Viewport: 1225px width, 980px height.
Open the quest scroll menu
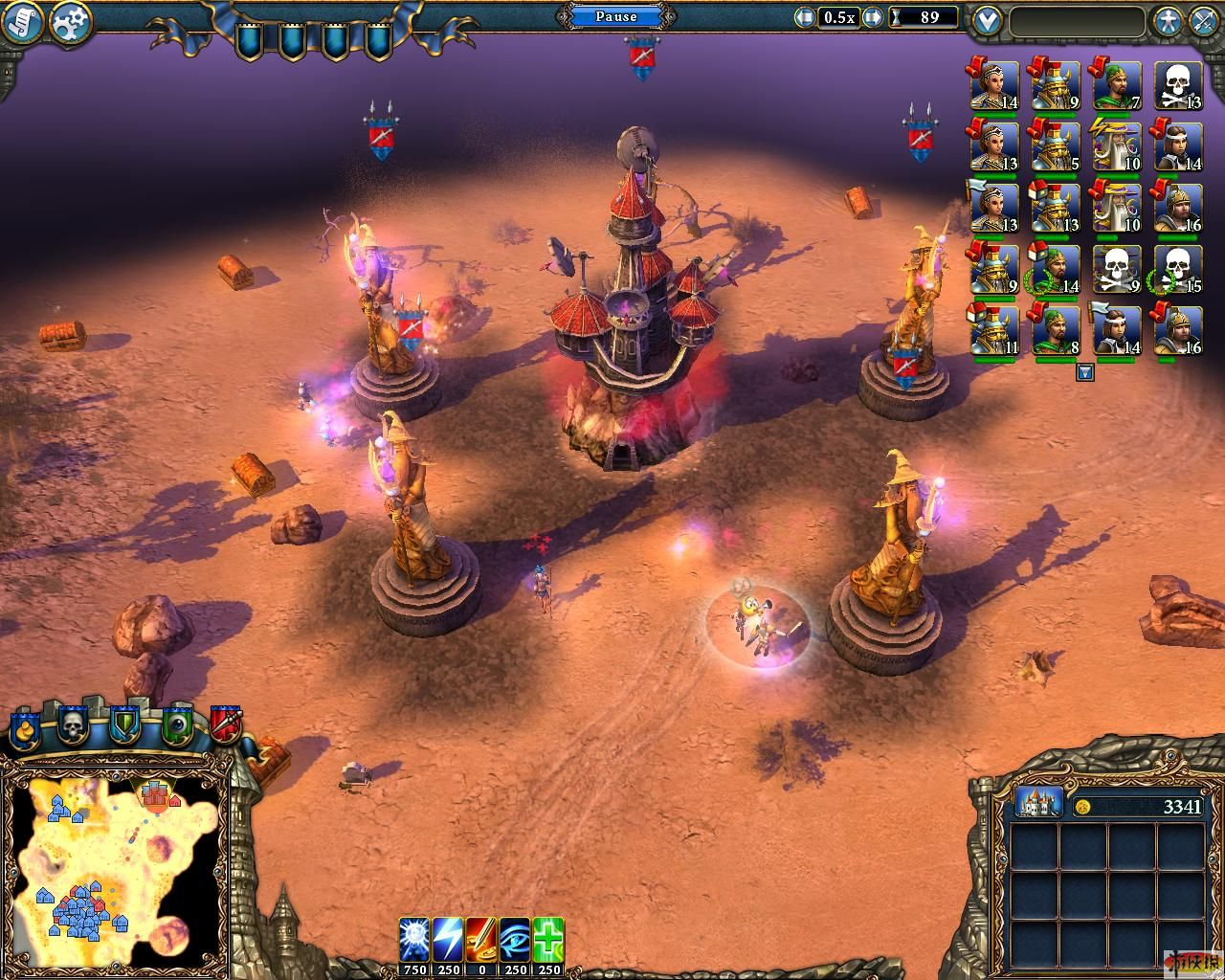click(21, 23)
